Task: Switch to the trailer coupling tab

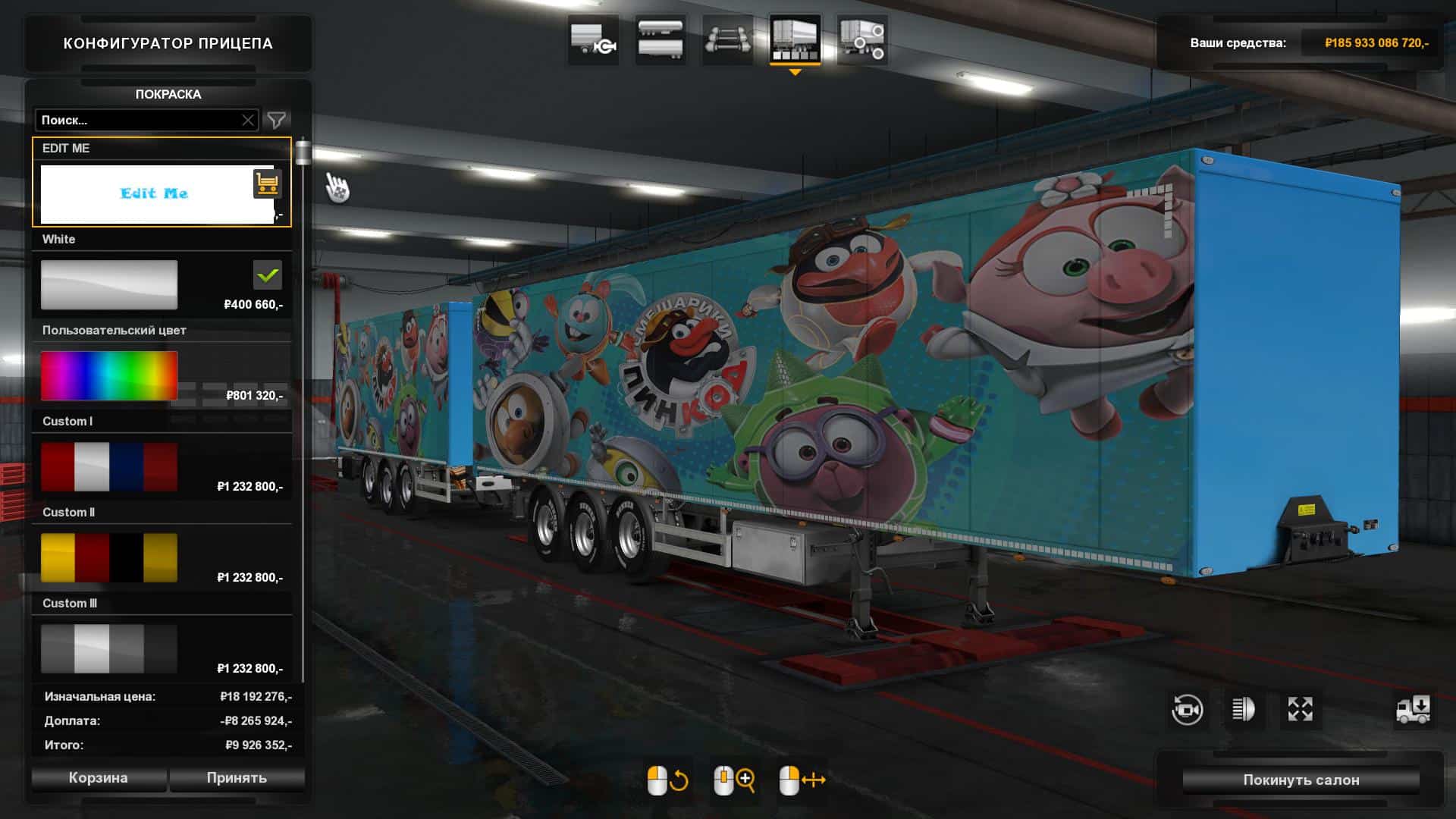Action: click(594, 39)
